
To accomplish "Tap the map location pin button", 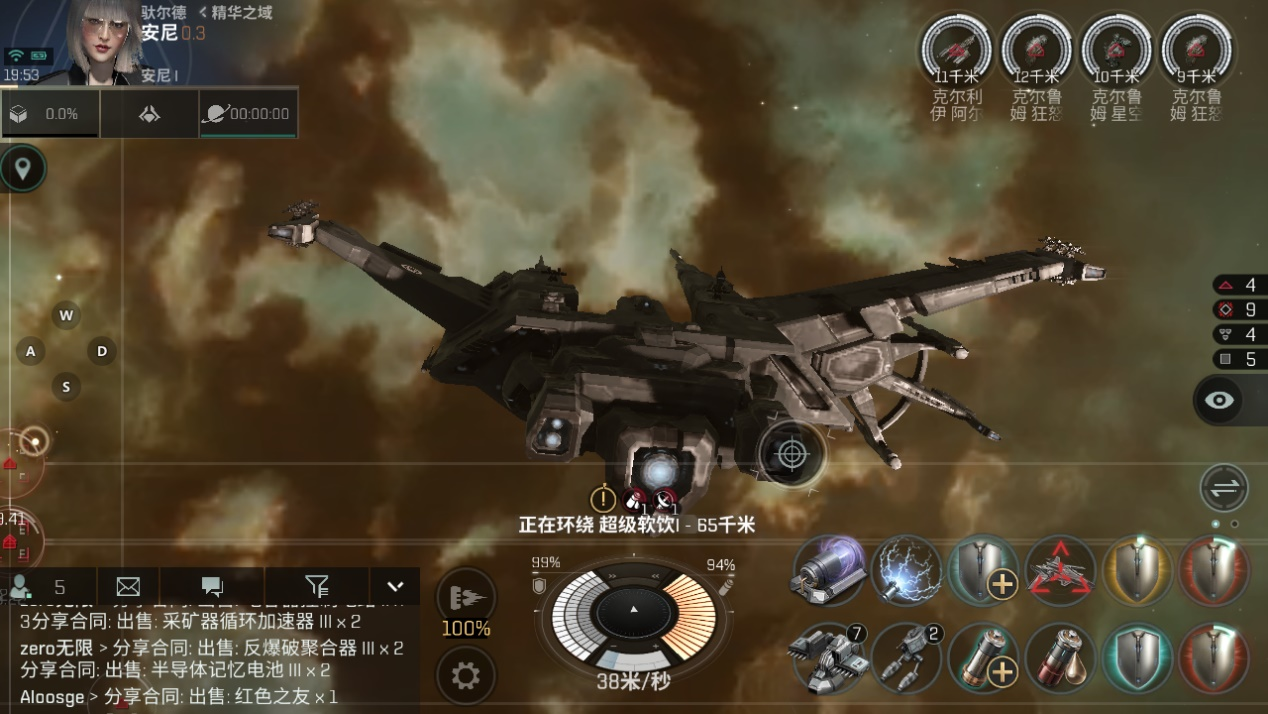I will point(22,168).
